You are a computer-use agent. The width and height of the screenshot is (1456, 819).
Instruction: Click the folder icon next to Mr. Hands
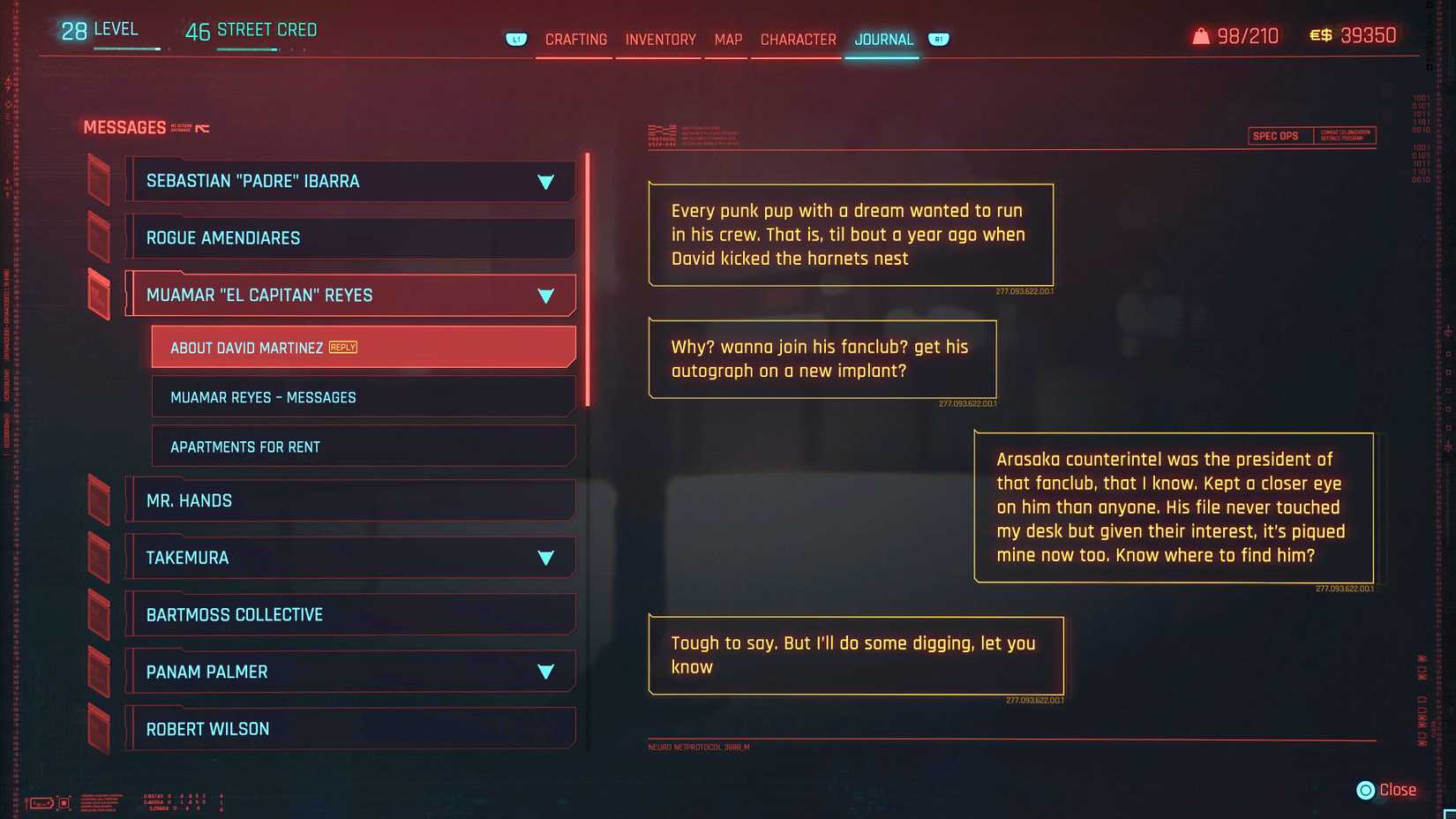[99, 500]
